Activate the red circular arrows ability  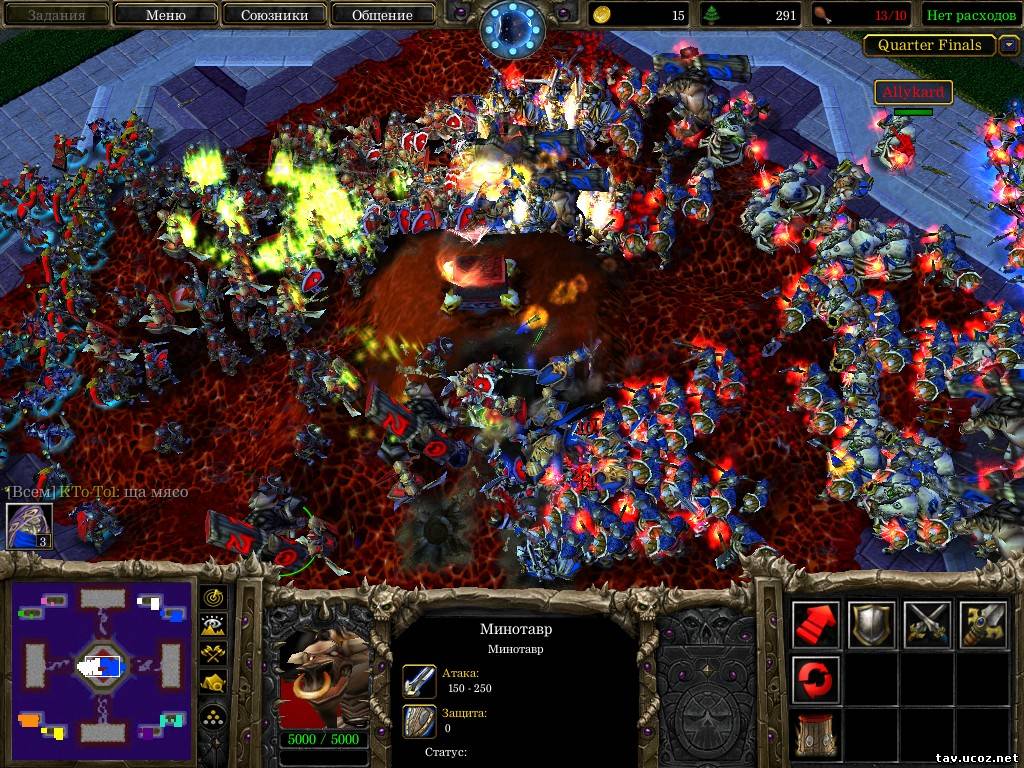coord(816,679)
